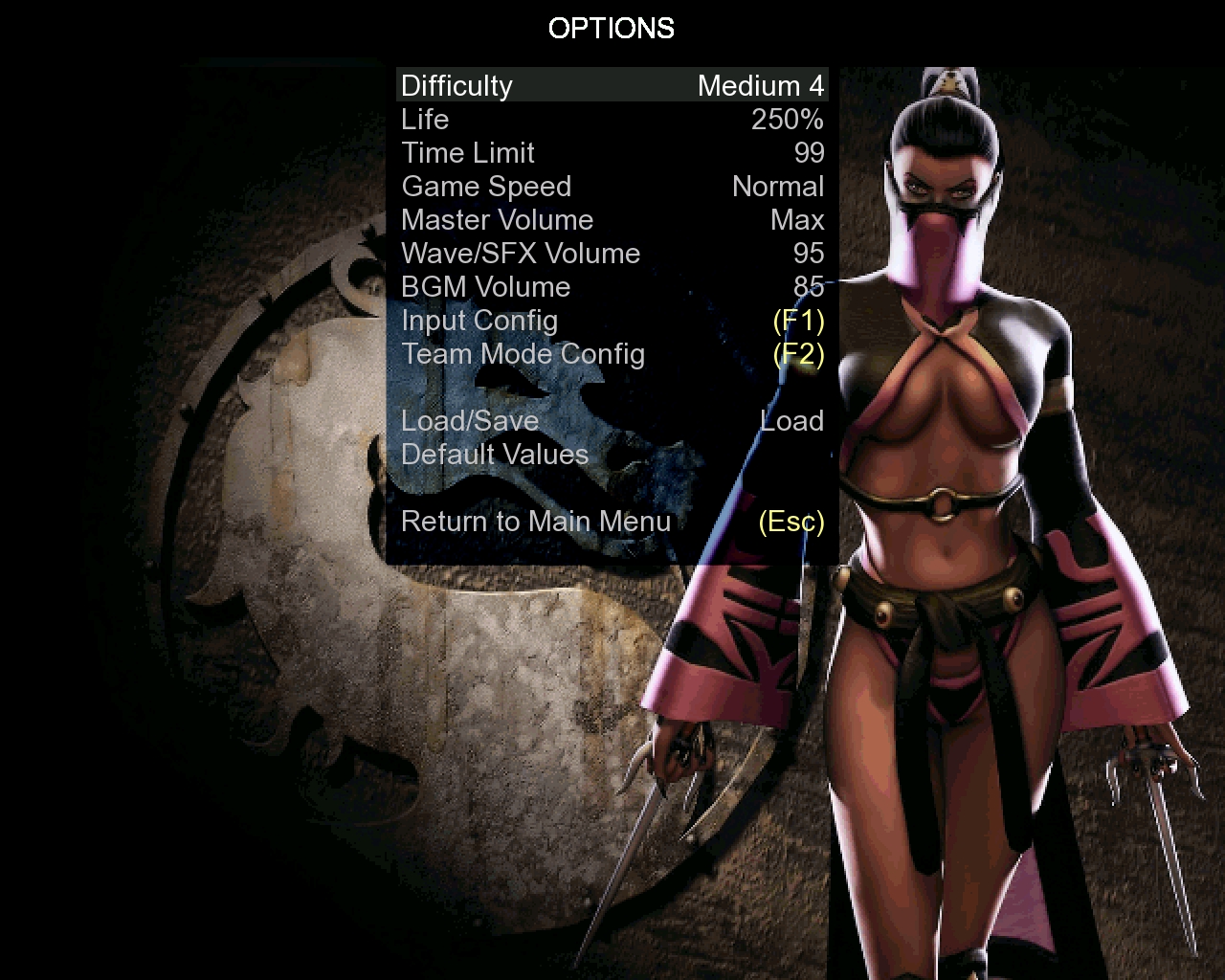
Task: Reset options with Default Values
Action: (495, 455)
